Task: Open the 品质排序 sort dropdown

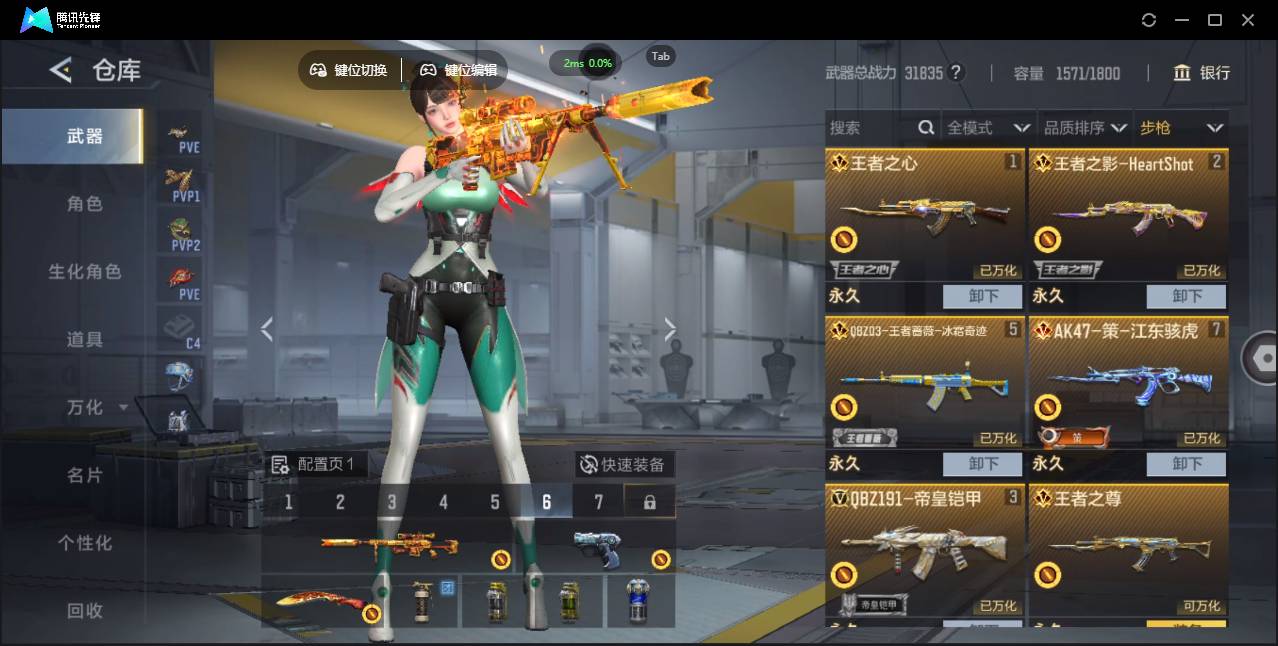Action: click(1085, 128)
